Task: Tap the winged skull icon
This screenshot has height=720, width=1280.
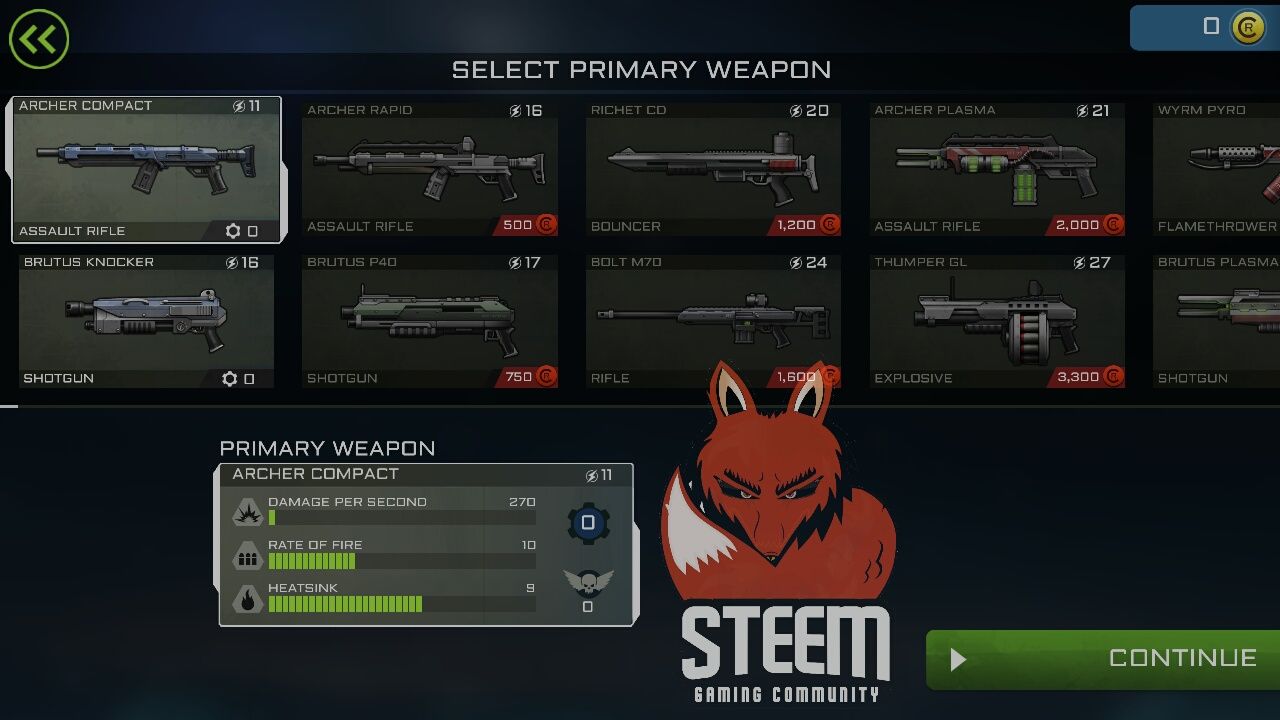Action: 588,583
